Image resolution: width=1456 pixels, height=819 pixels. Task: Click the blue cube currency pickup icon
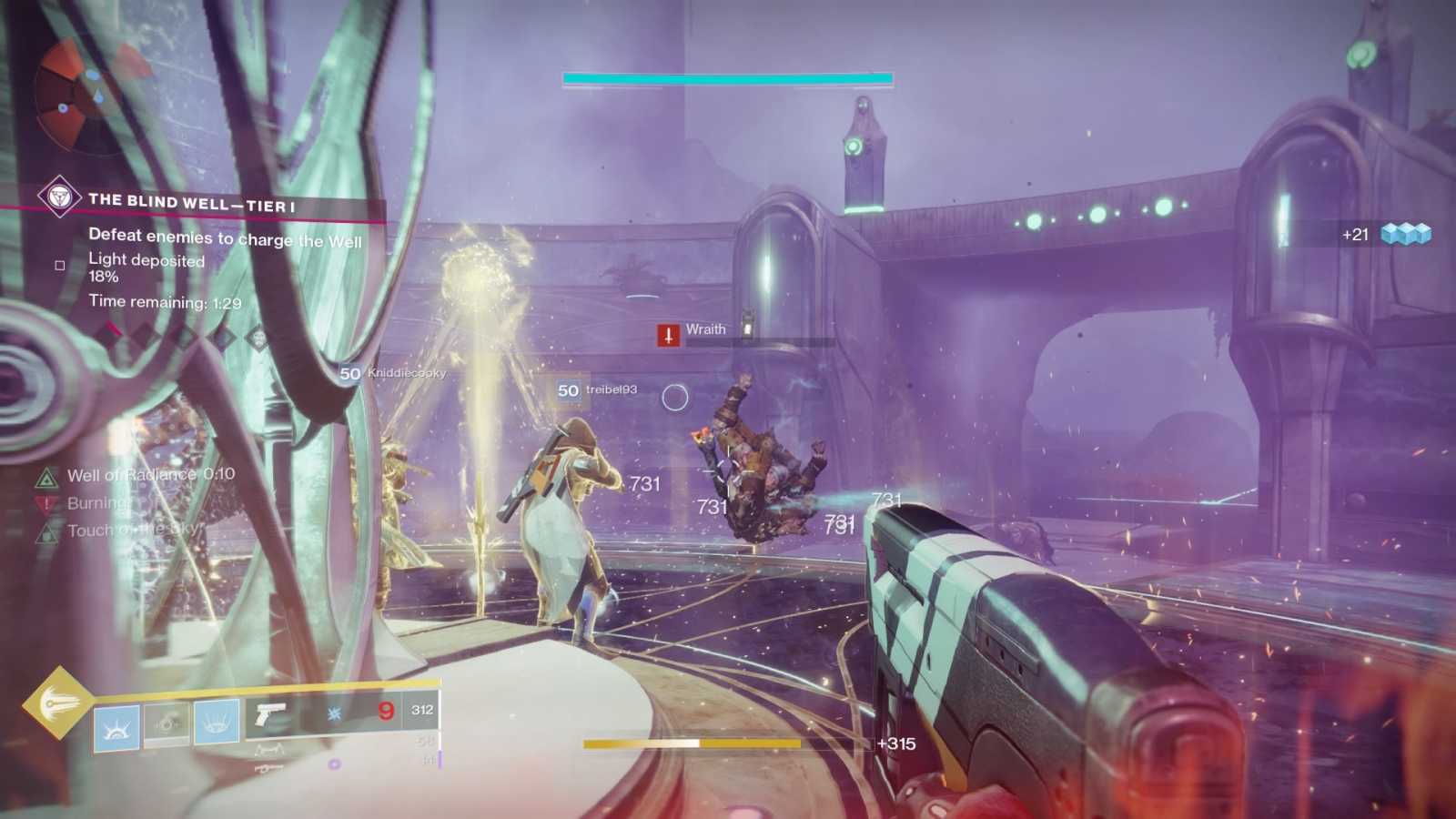(x=1406, y=235)
